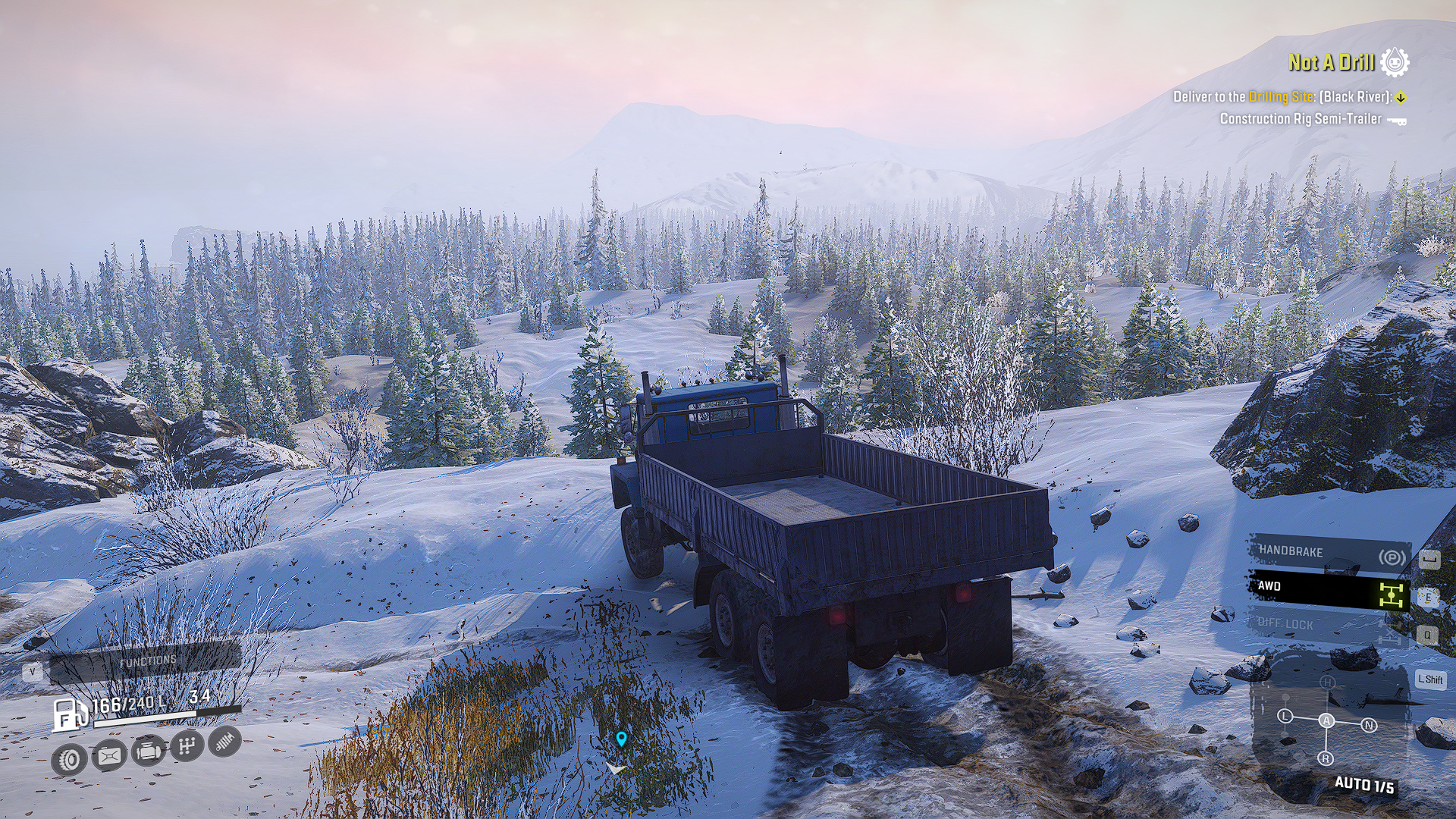
Task: Select Auto gear on the gearbox
Action: tap(1326, 720)
